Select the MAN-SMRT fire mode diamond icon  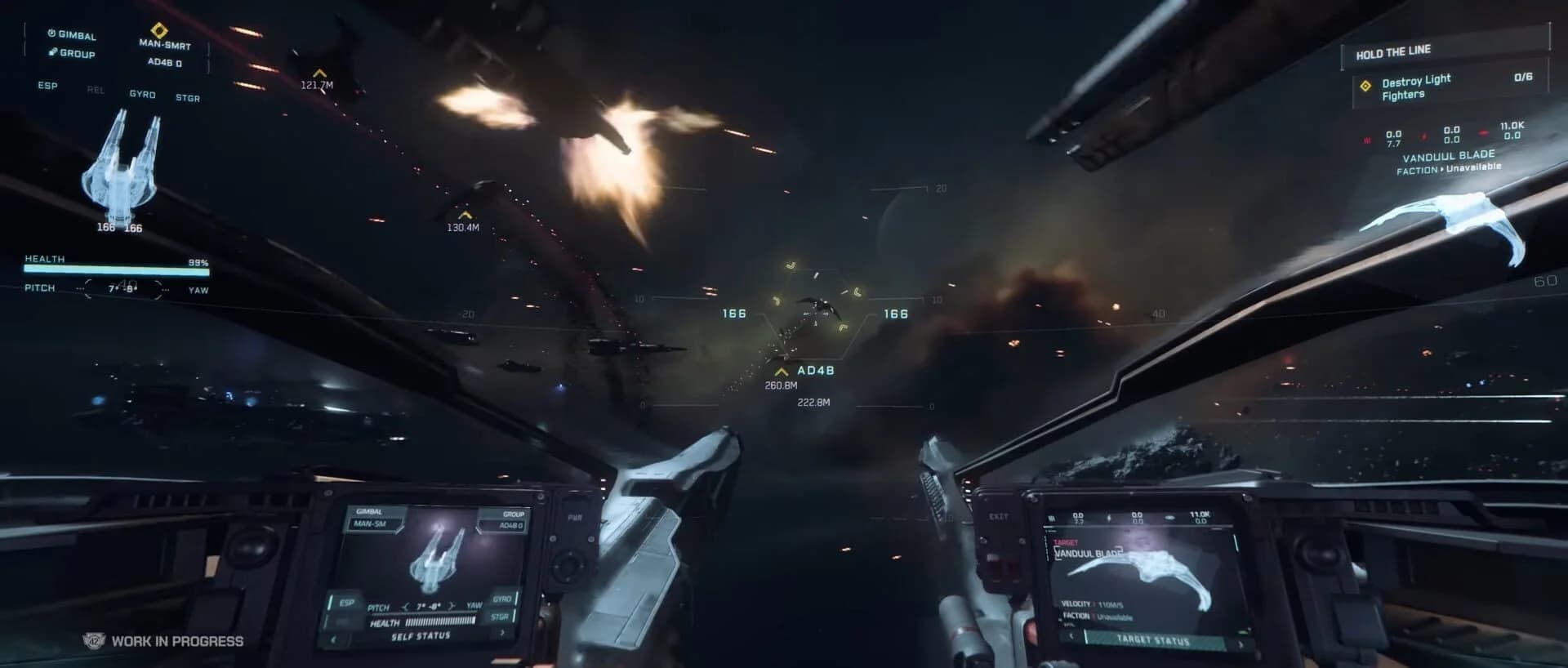click(159, 31)
